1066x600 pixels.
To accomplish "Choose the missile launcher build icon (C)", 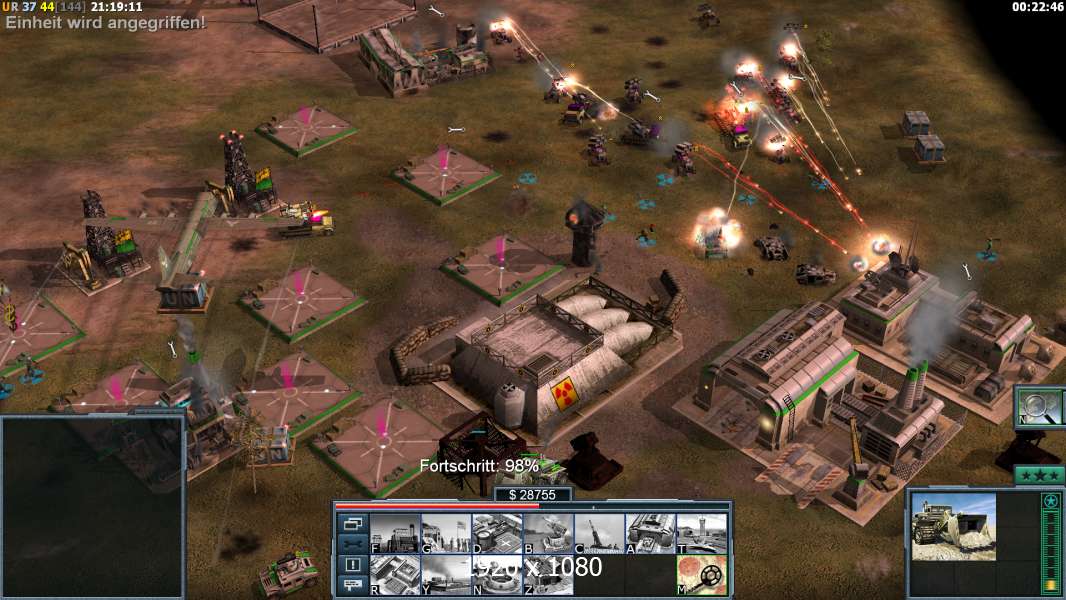I will (x=599, y=534).
